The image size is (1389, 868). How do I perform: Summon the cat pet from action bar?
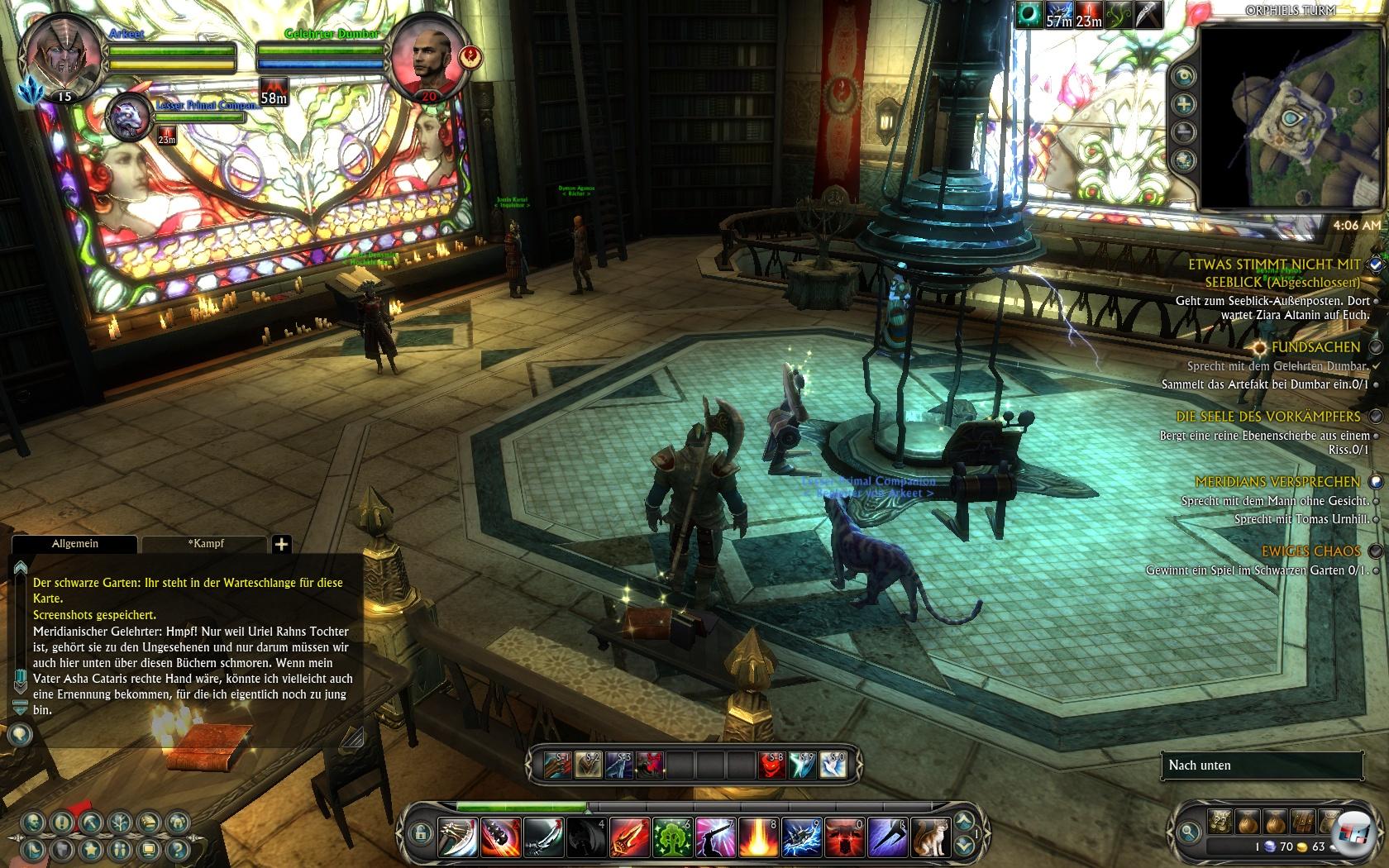coord(931,837)
